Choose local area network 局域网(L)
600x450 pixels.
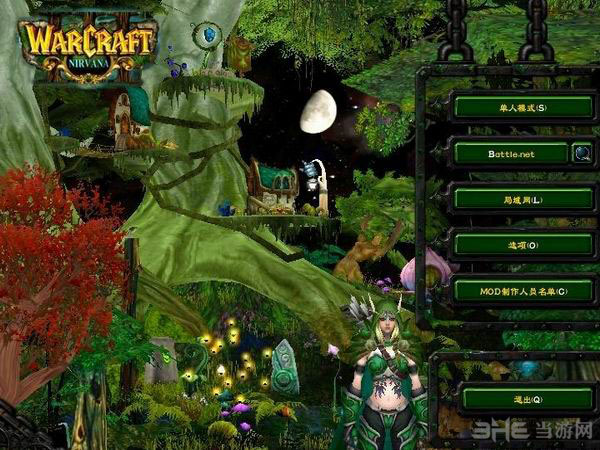[x=523, y=199]
